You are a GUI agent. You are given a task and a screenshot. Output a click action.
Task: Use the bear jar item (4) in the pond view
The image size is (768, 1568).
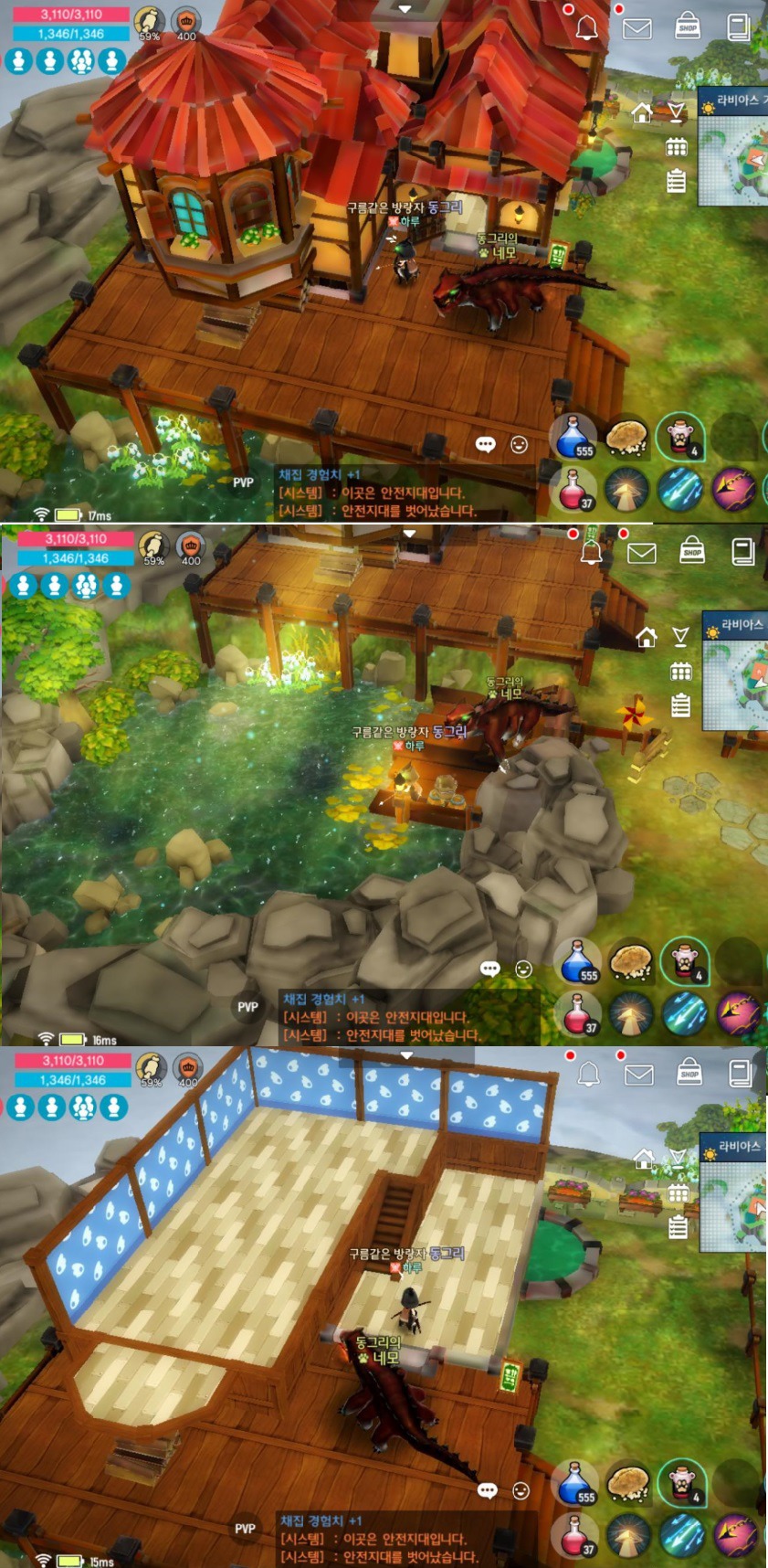coord(684,962)
